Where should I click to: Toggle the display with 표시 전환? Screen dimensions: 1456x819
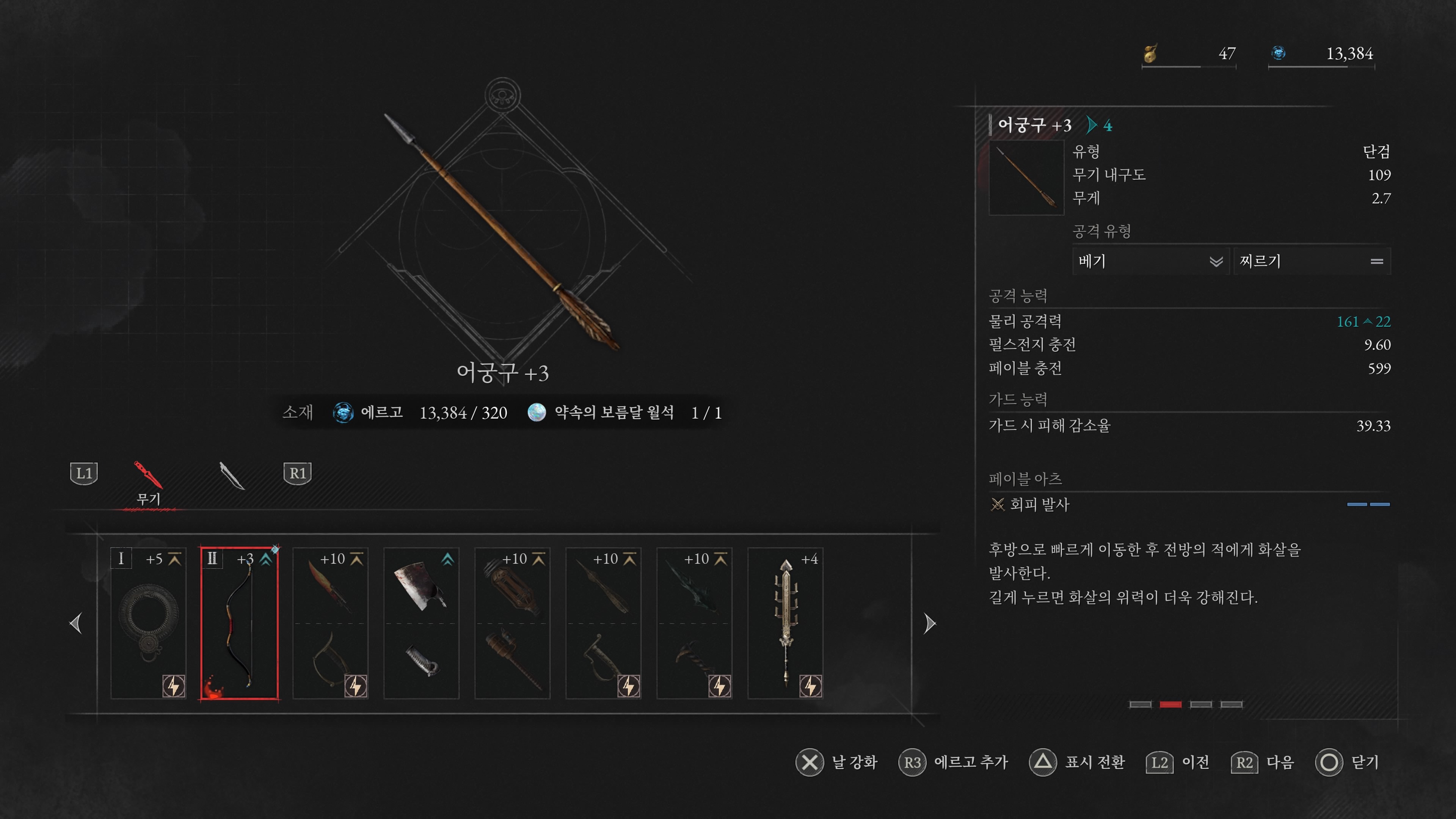tap(1095, 763)
